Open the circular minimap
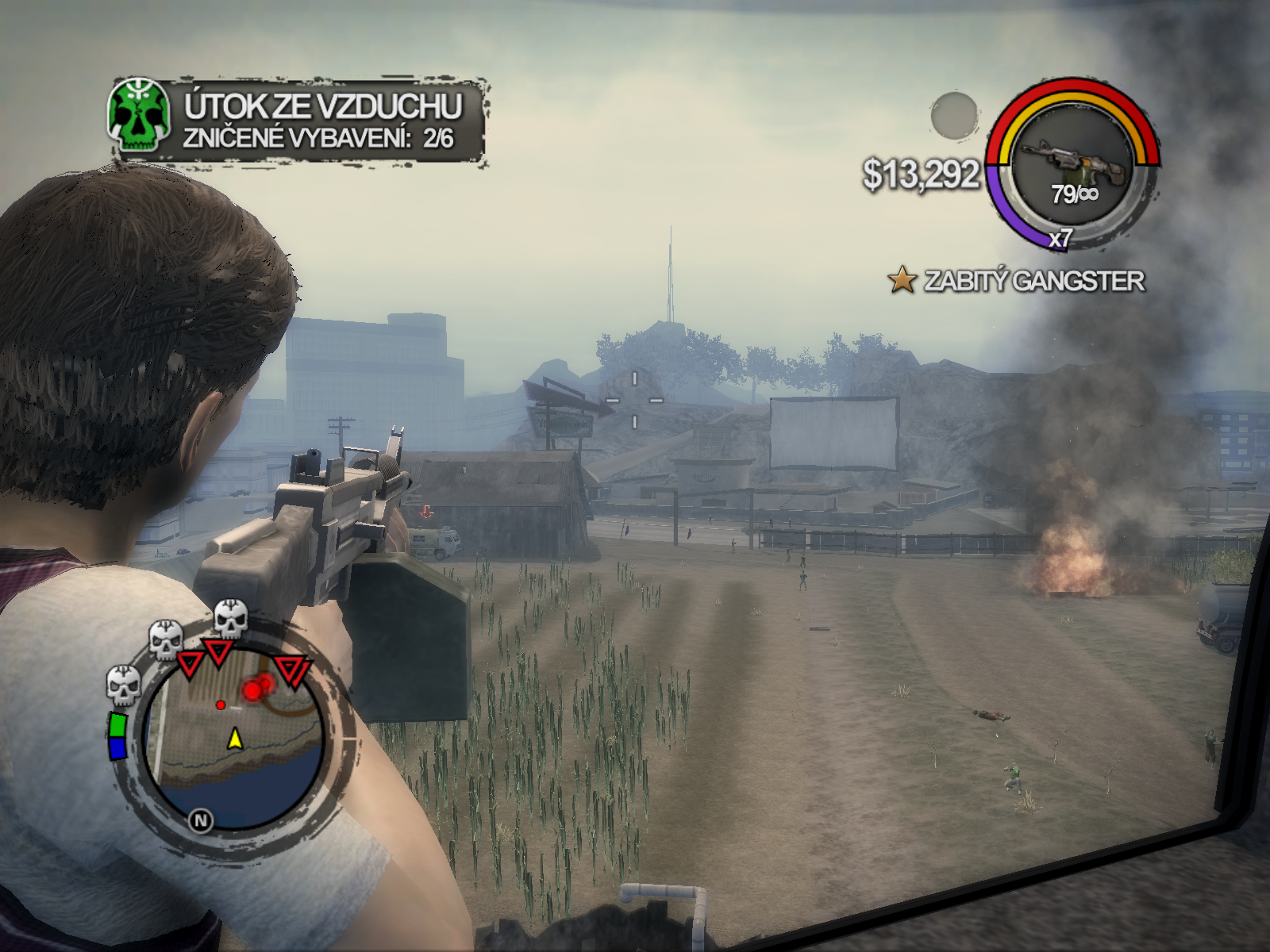This screenshot has height=952, width=1270. point(234,738)
